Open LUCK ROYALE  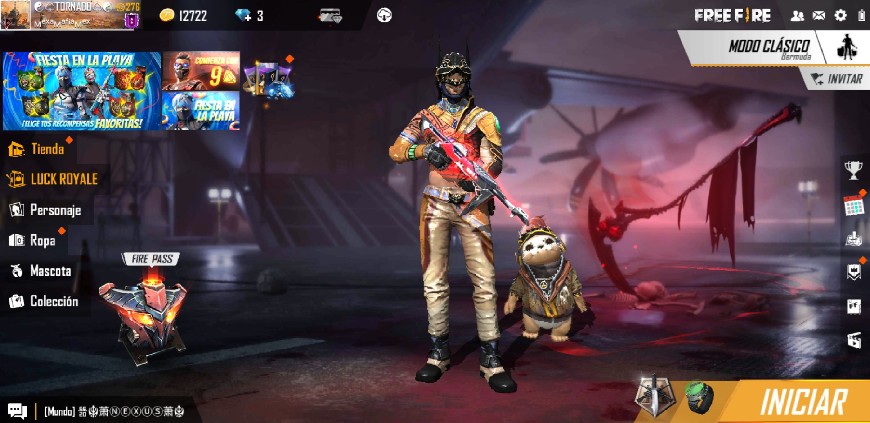(x=62, y=179)
